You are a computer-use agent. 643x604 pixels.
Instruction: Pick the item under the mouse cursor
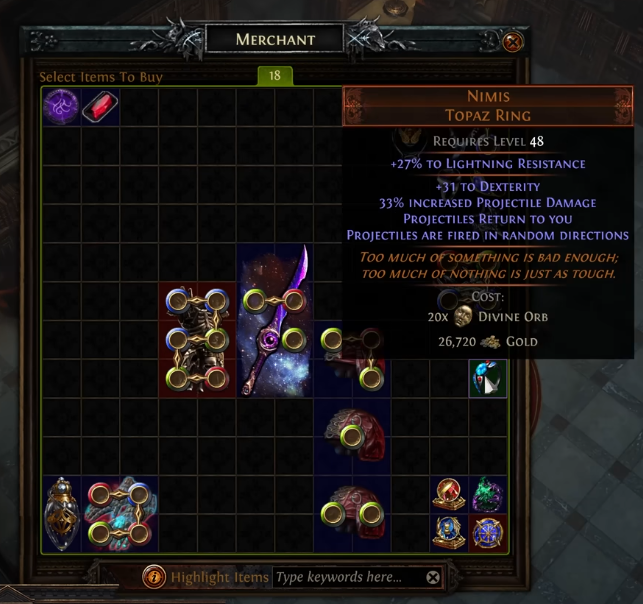pyautogui.click(x=488, y=378)
